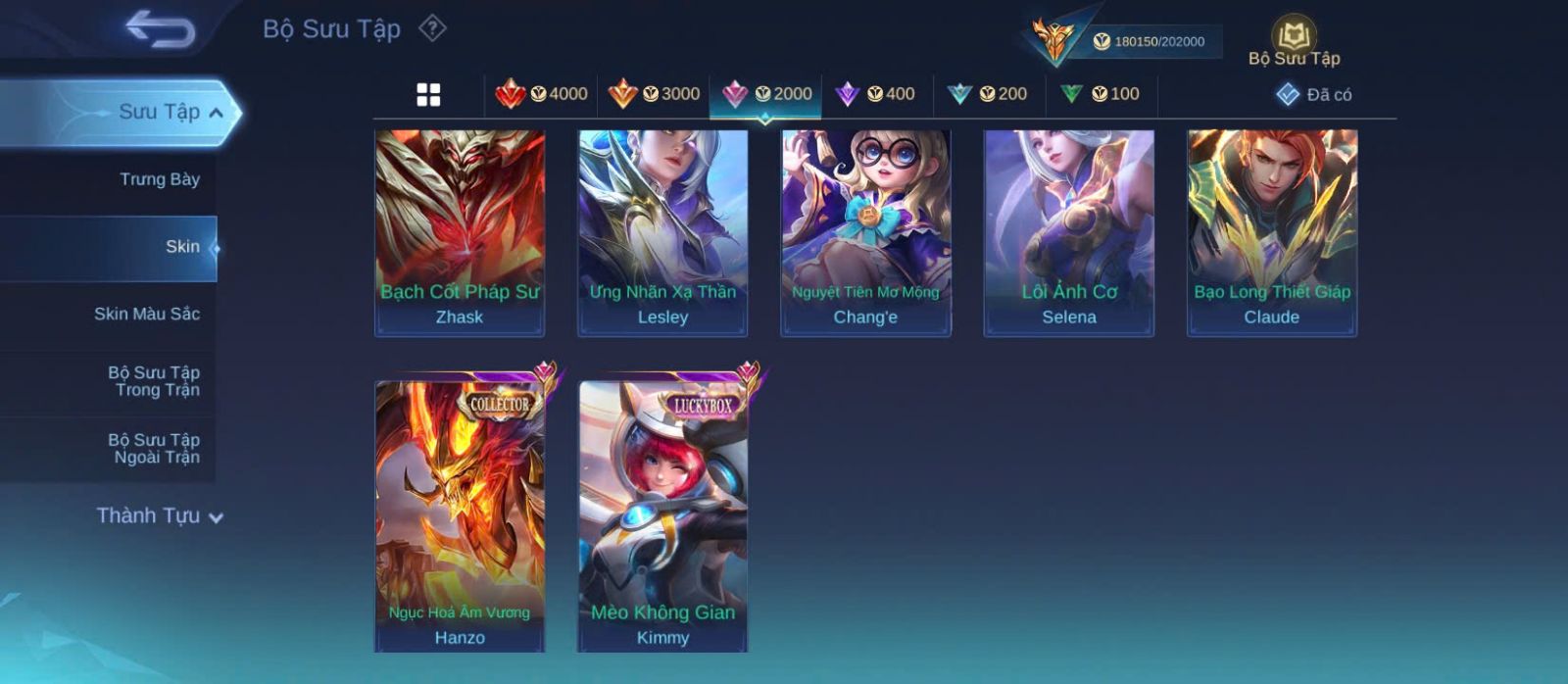Open the Trưng Bày menu entry
Viewport: 1568px width, 684px height.
coord(159,179)
